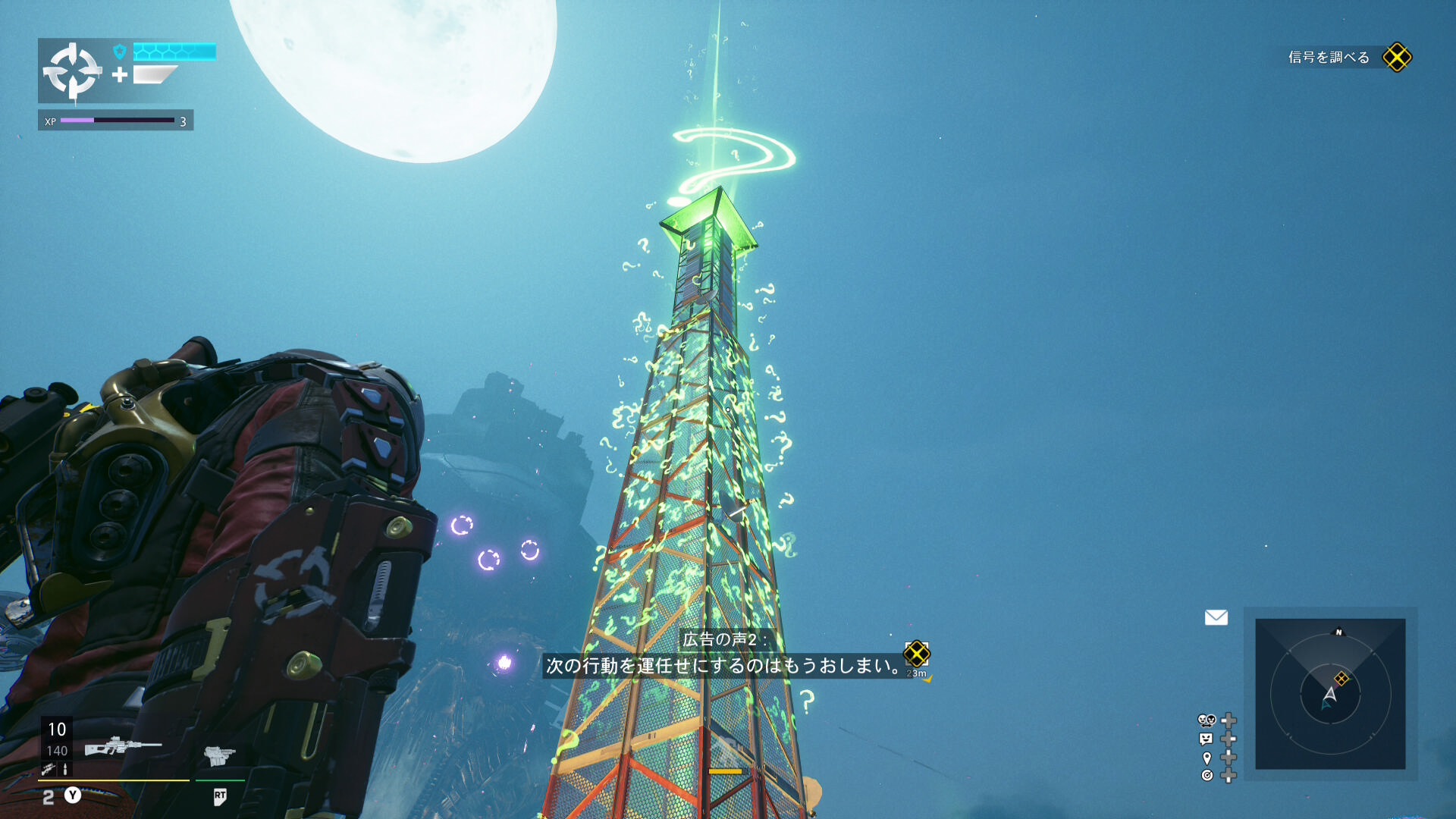Open the emote speech bubble shortcut
Image resolution: width=1456 pixels, height=819 pixels.
click(1207, 739)
